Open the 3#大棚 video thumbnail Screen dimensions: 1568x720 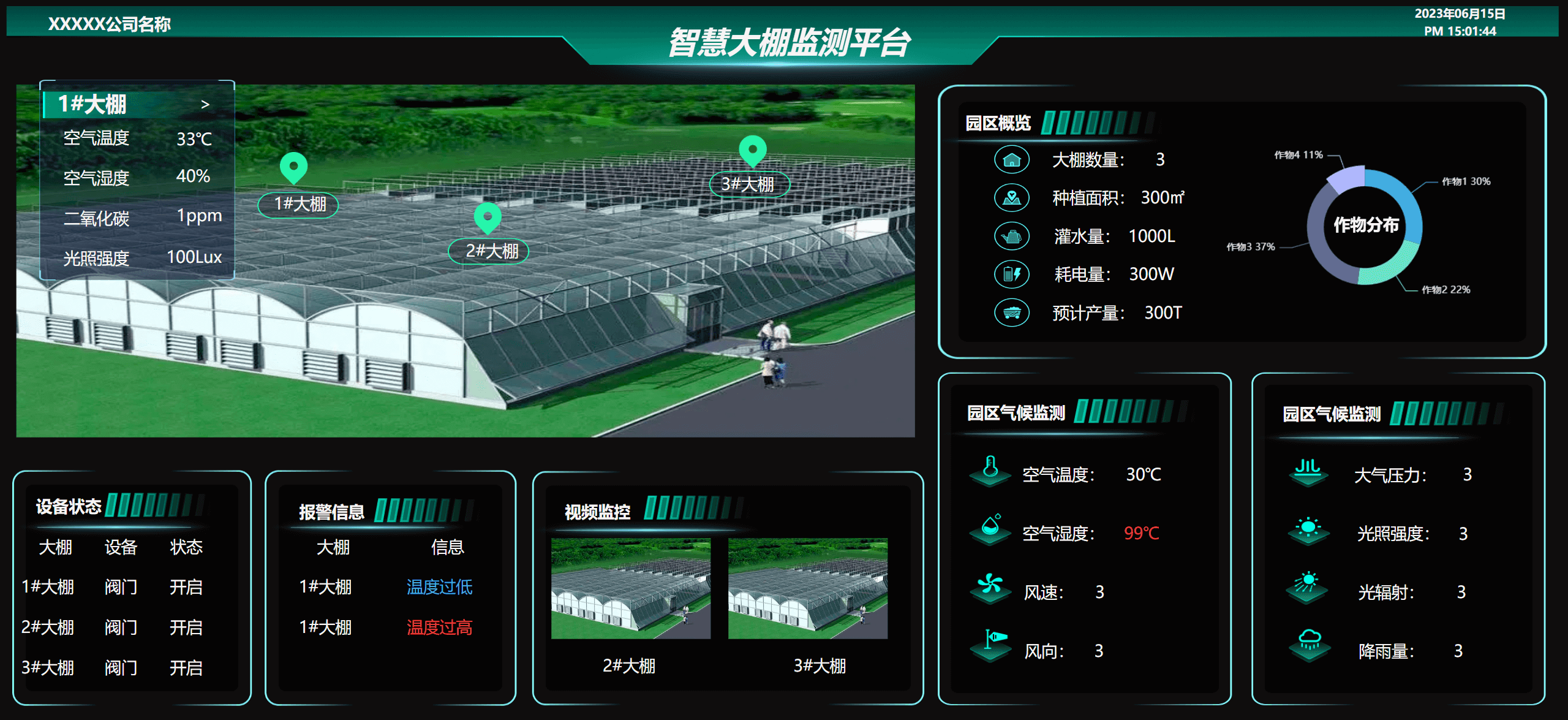[x=807, y=588]
